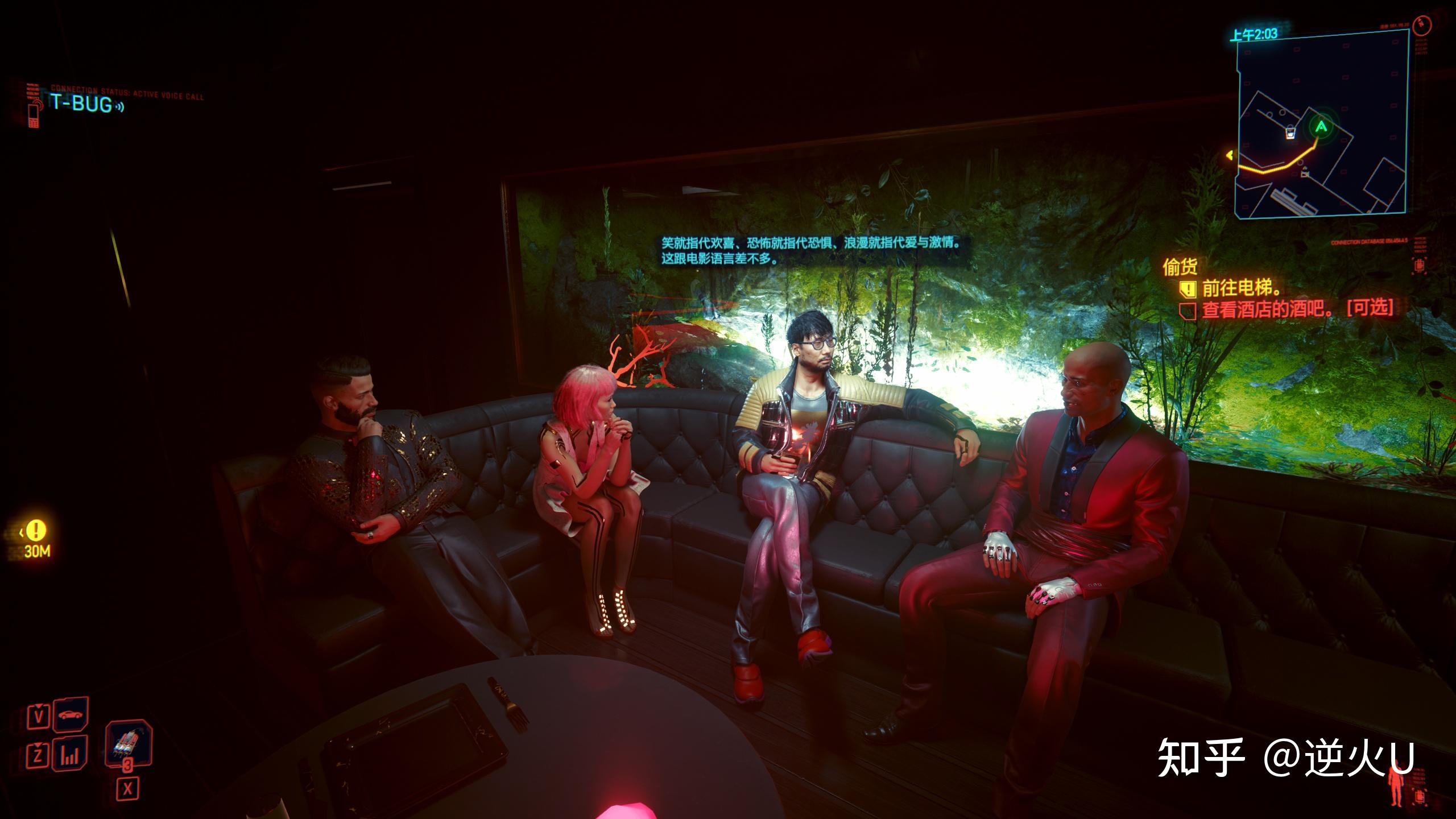Toggle the voice call sound waves beside T-BUG
The width and height of the screenshot is (1456, 819).
(119, 107)
